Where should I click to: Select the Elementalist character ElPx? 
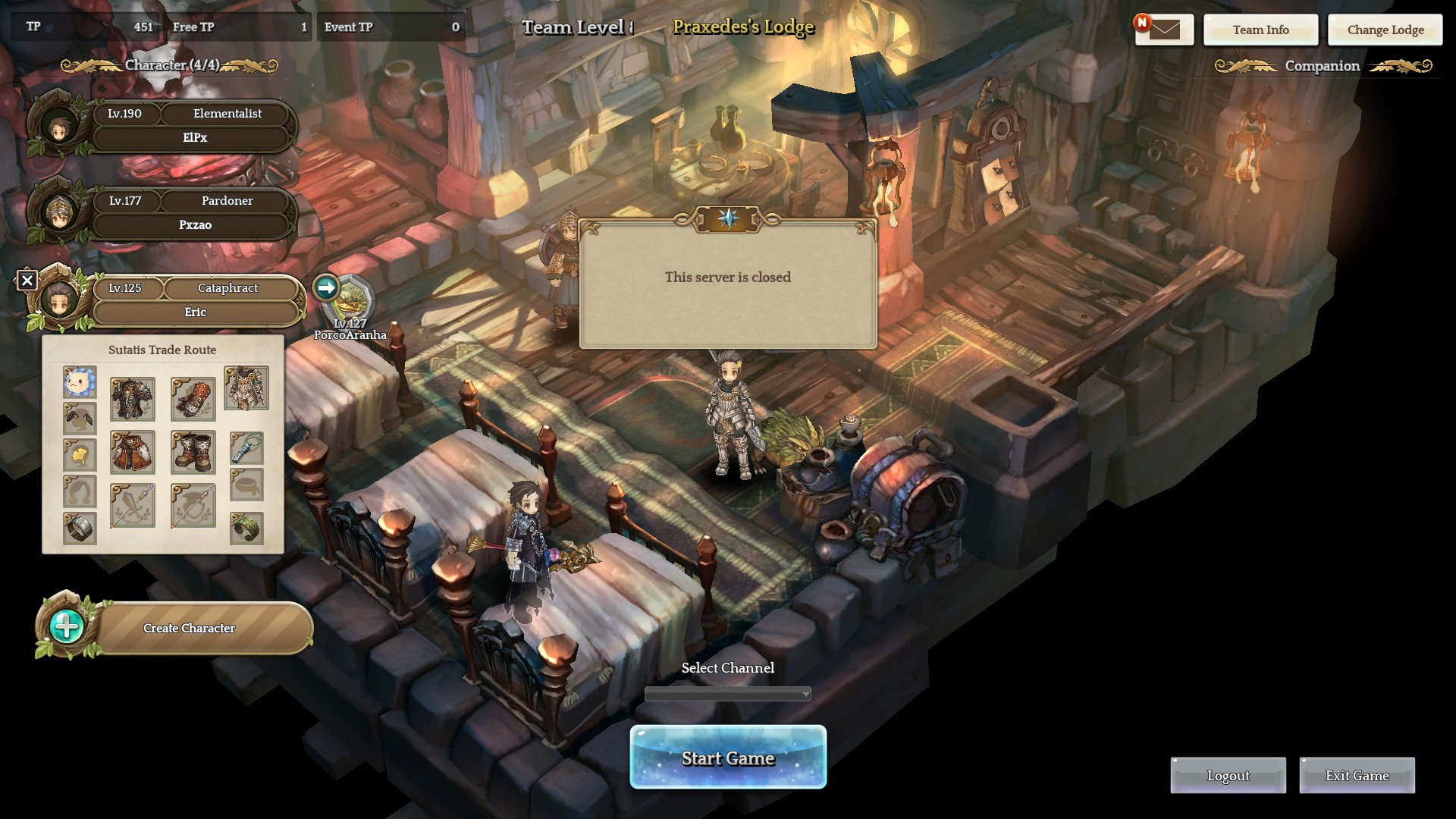click(193, 125)
